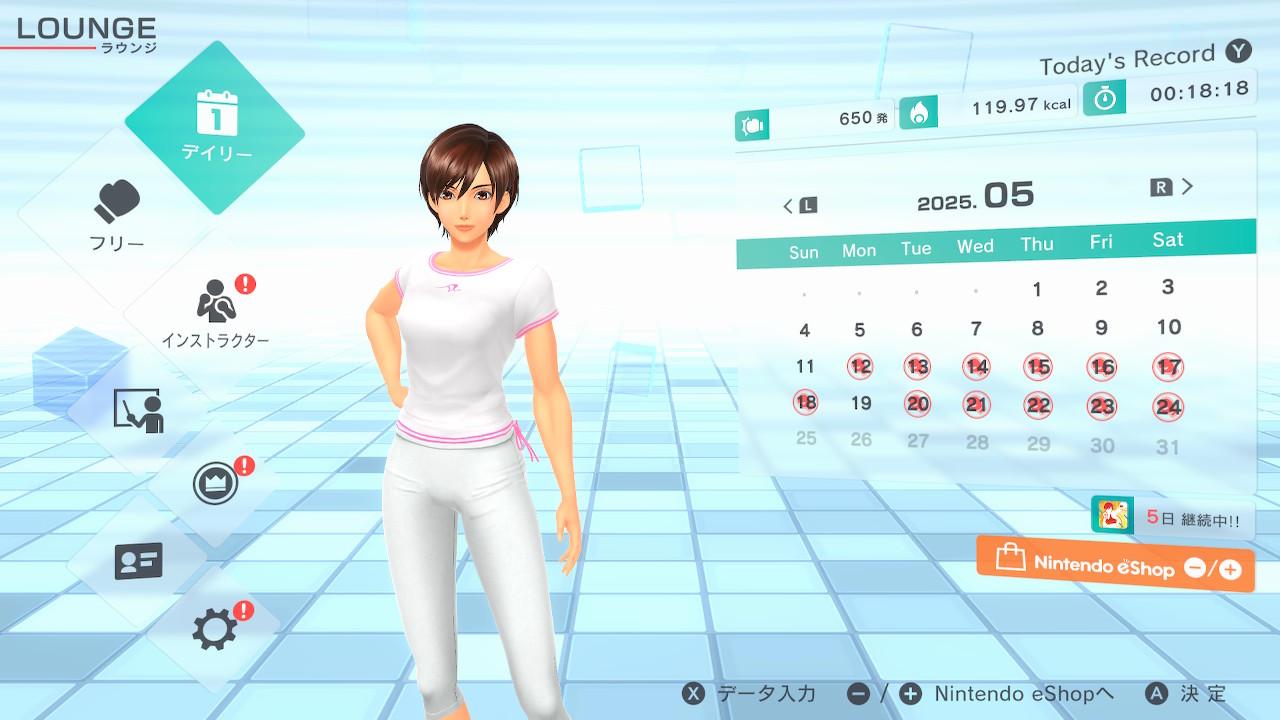The width and height of the screenshot is (1280, 720).
Task: Click May 21 calendar date
Action: click(x=977, y=405)
